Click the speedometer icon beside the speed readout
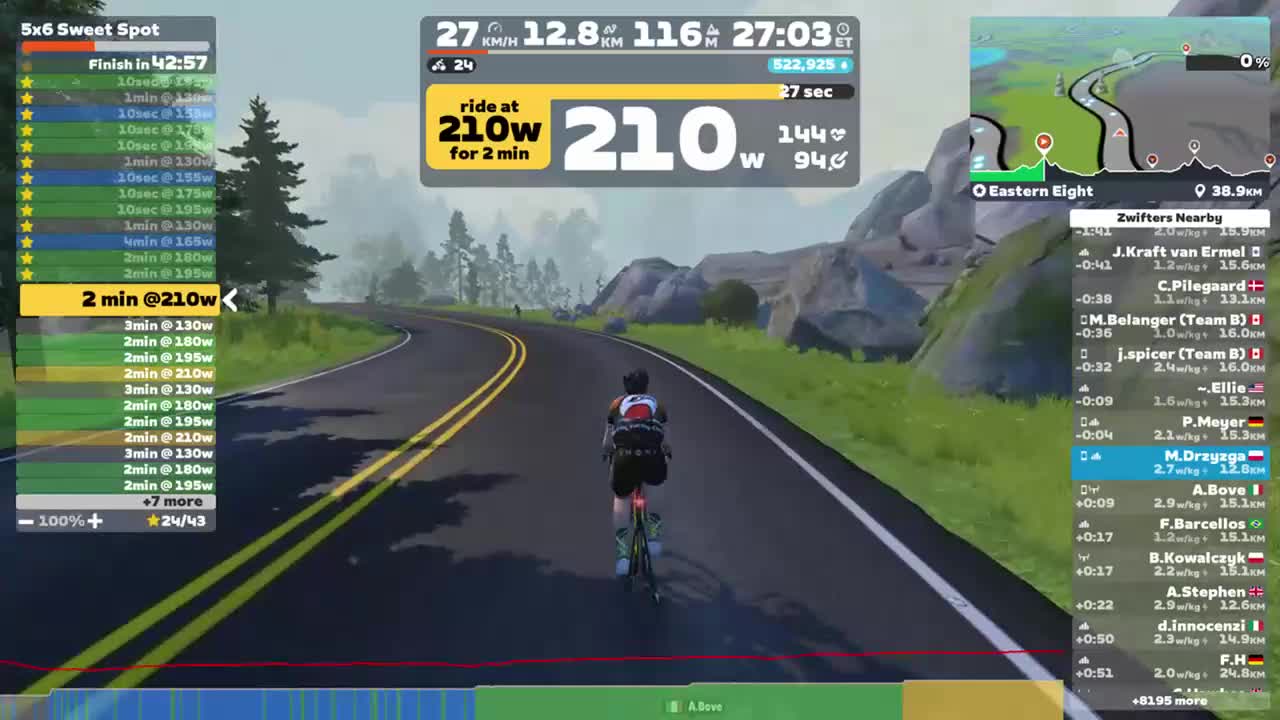The width and height of the screenshot is (1280, 720). pos(494,28)
